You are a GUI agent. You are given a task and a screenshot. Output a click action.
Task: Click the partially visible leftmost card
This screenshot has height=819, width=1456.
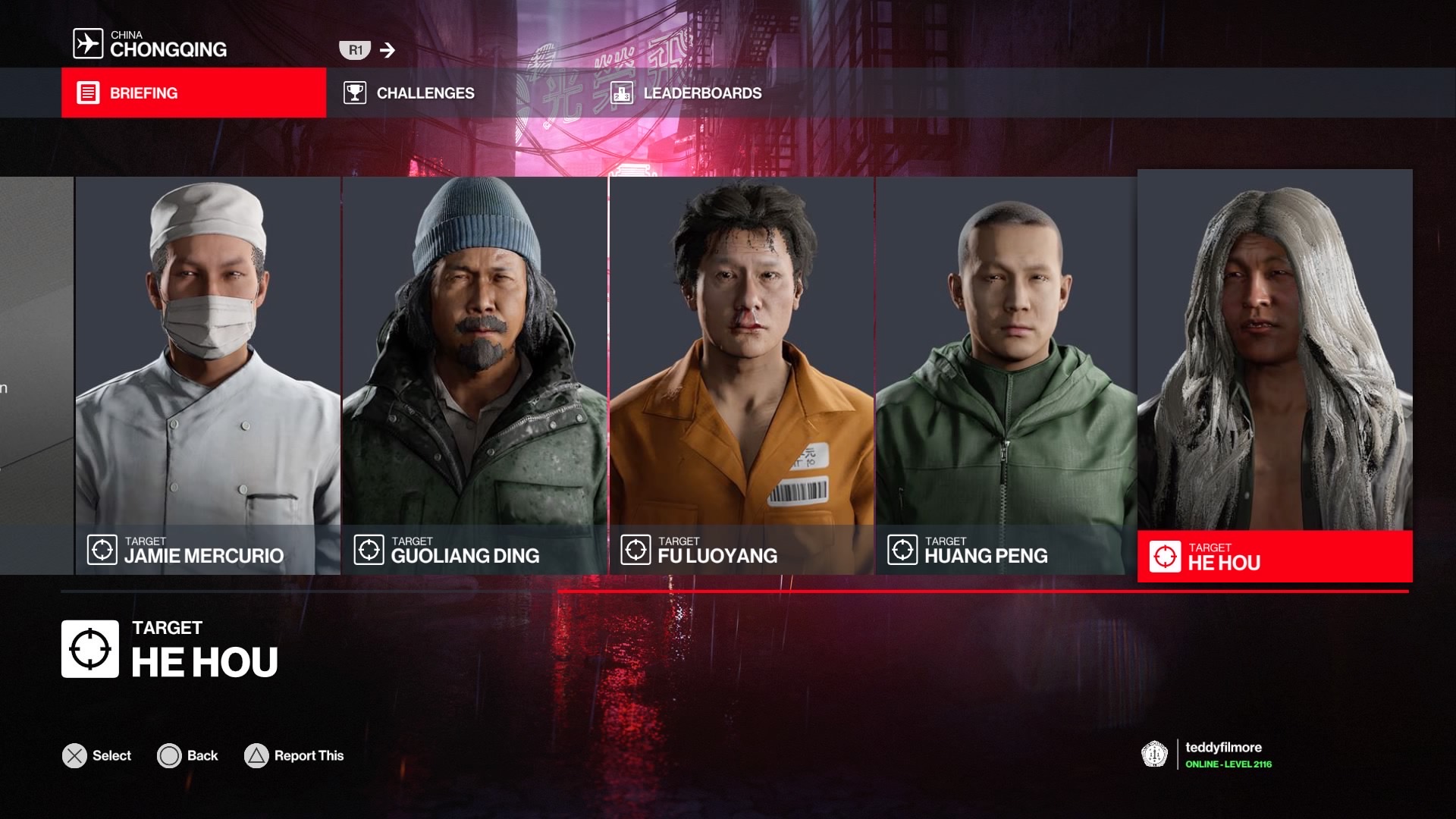point(36,375)
